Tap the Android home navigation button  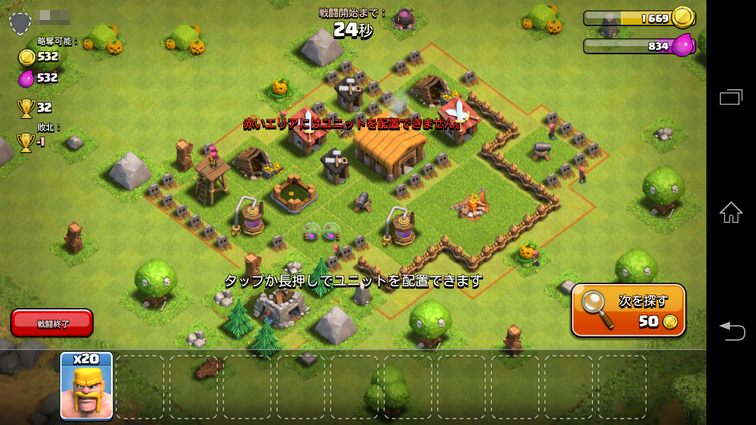731,212
